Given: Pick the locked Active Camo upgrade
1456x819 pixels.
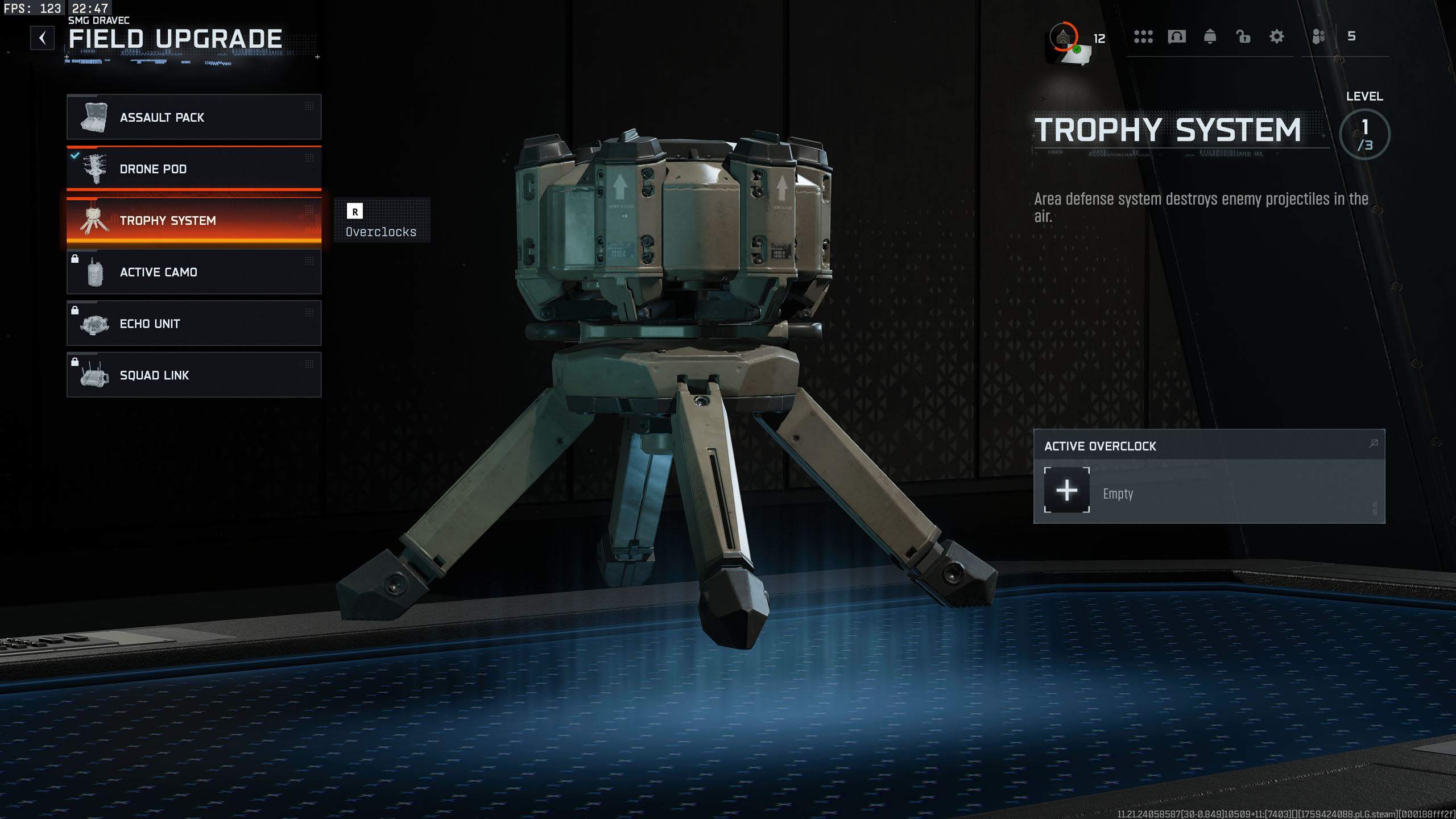Looking at the screenshot, I should (194, 272).
